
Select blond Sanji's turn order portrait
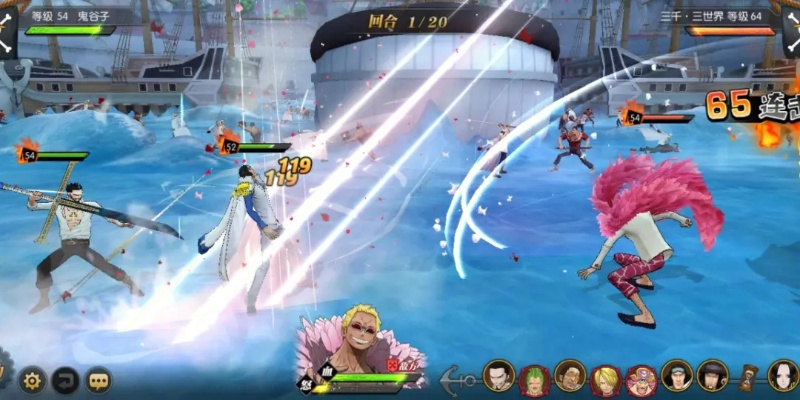click(x=605, y=379)
